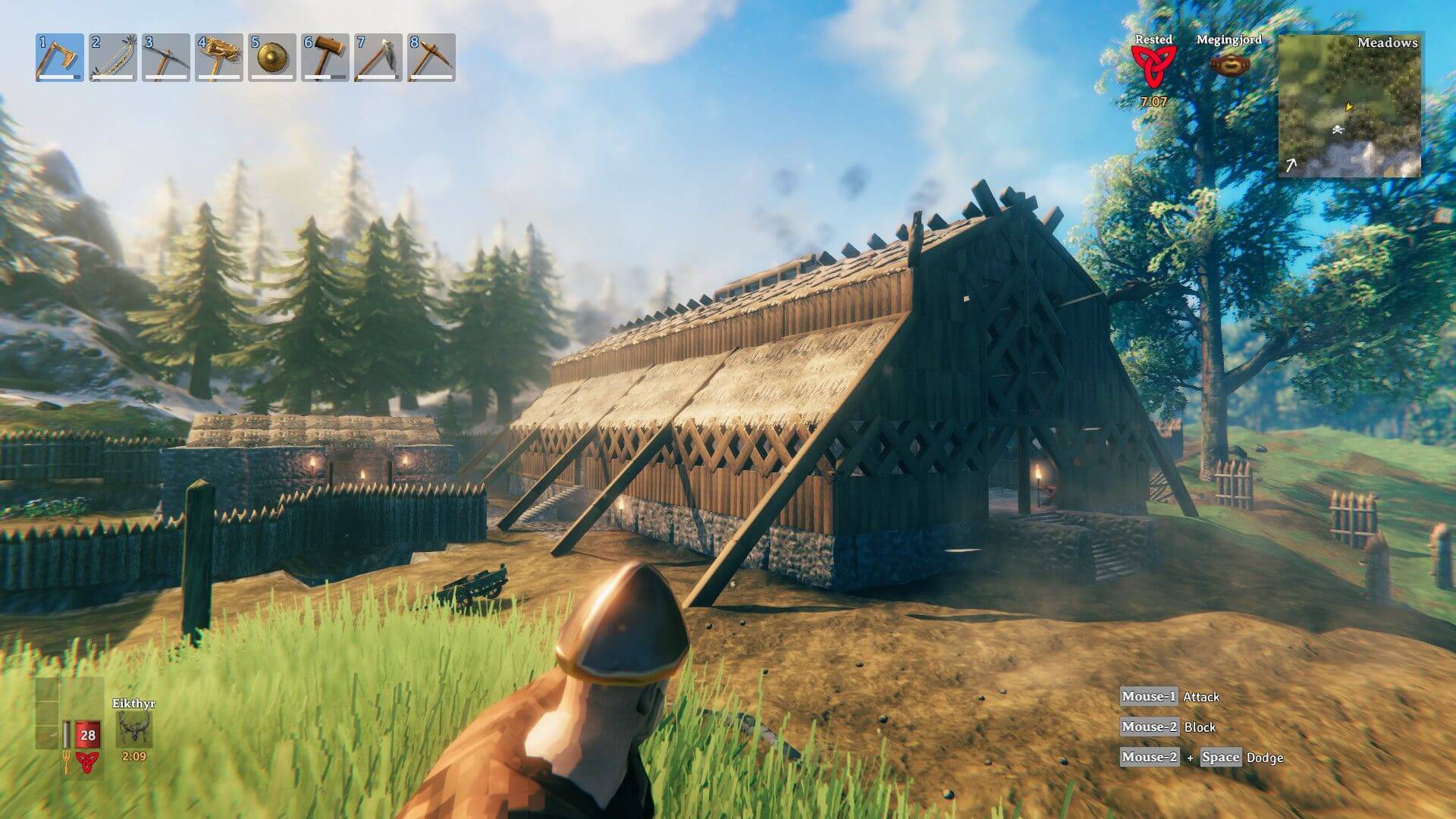
Task: Open the Meadows minimap
Action: click(1350, 105)
